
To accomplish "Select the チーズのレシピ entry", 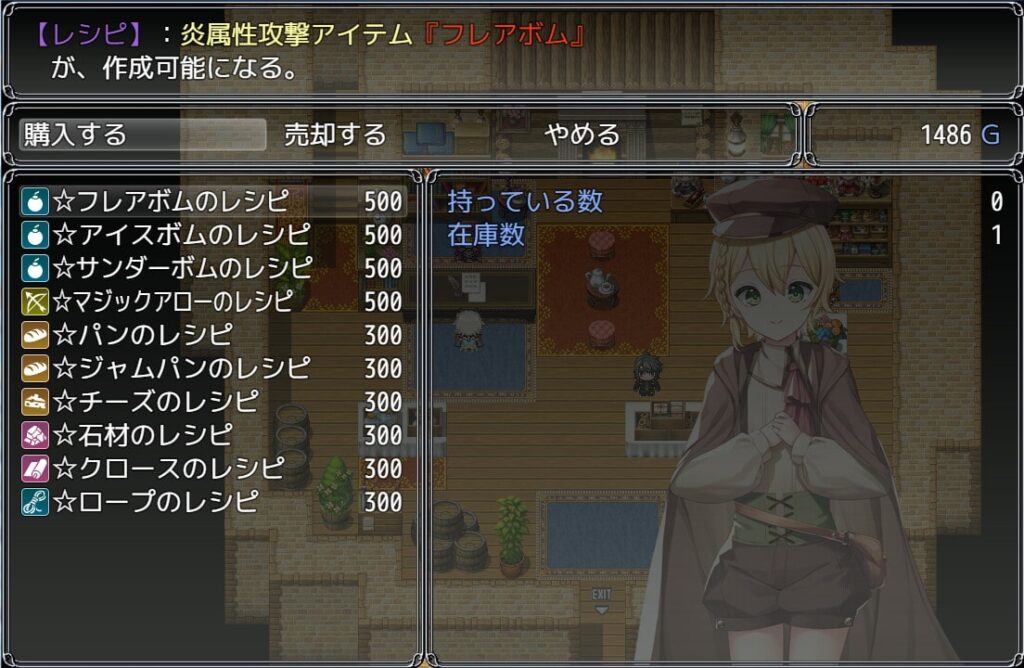I will tap(212, 401).
